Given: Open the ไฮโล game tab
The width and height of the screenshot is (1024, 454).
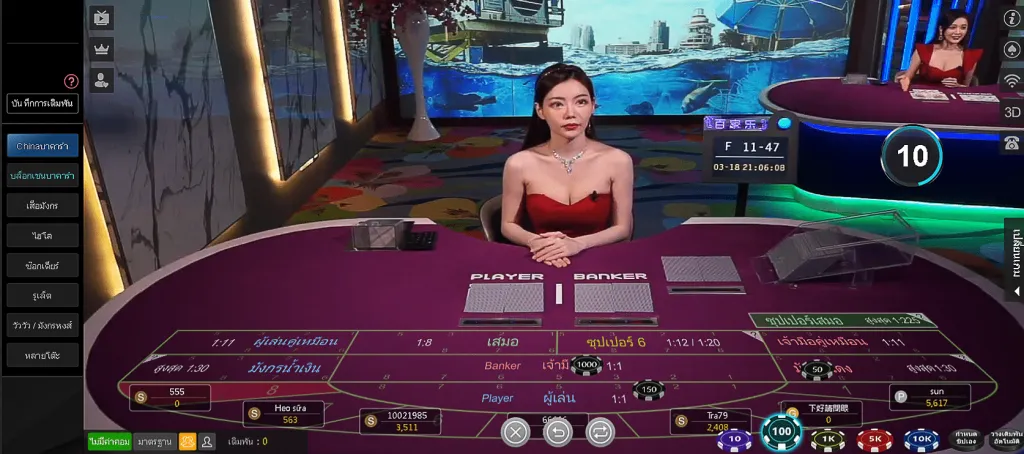Looking at the screenshot, I should coord(42,236).
